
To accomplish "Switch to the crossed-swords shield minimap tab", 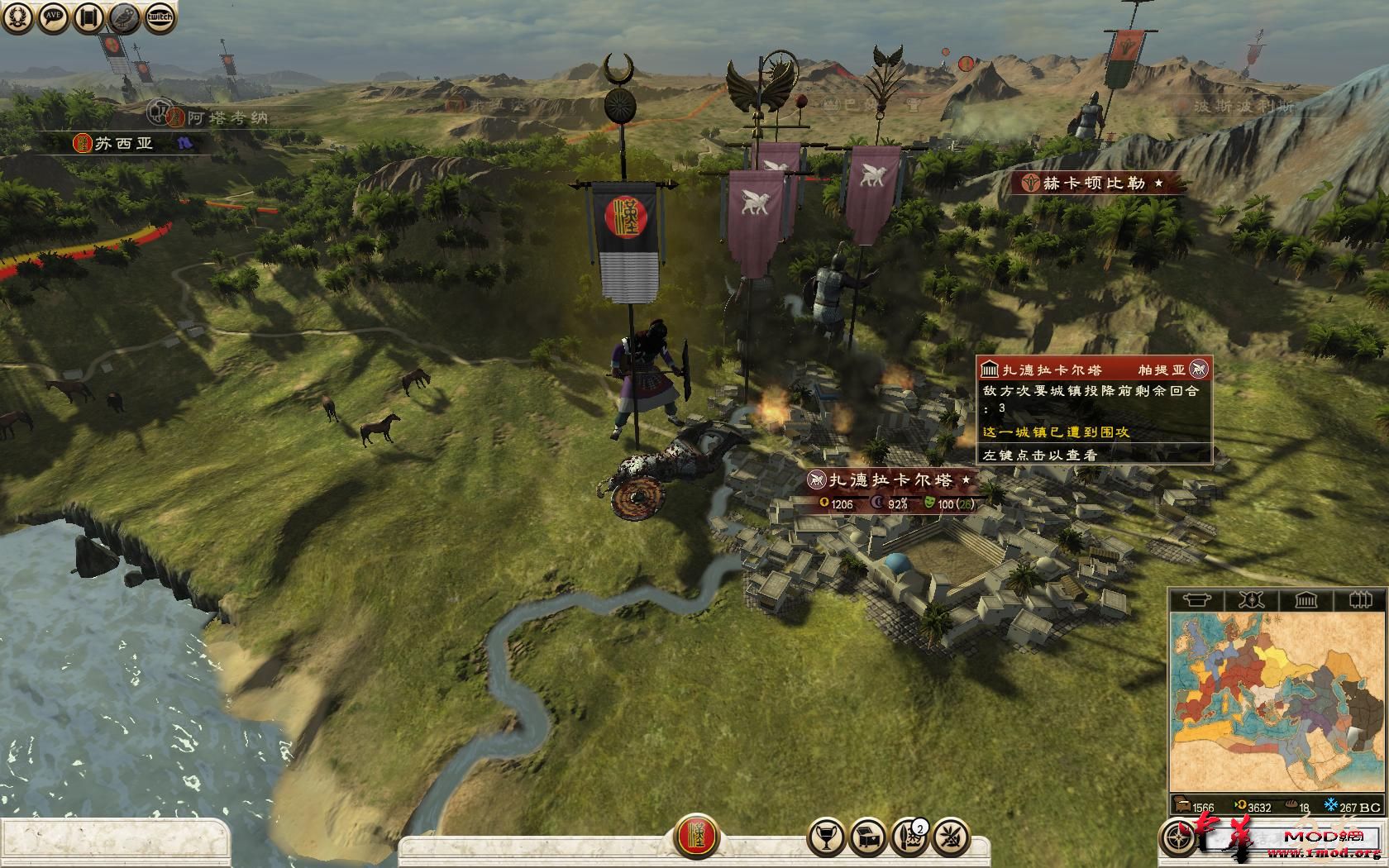I will (1251, 599).
